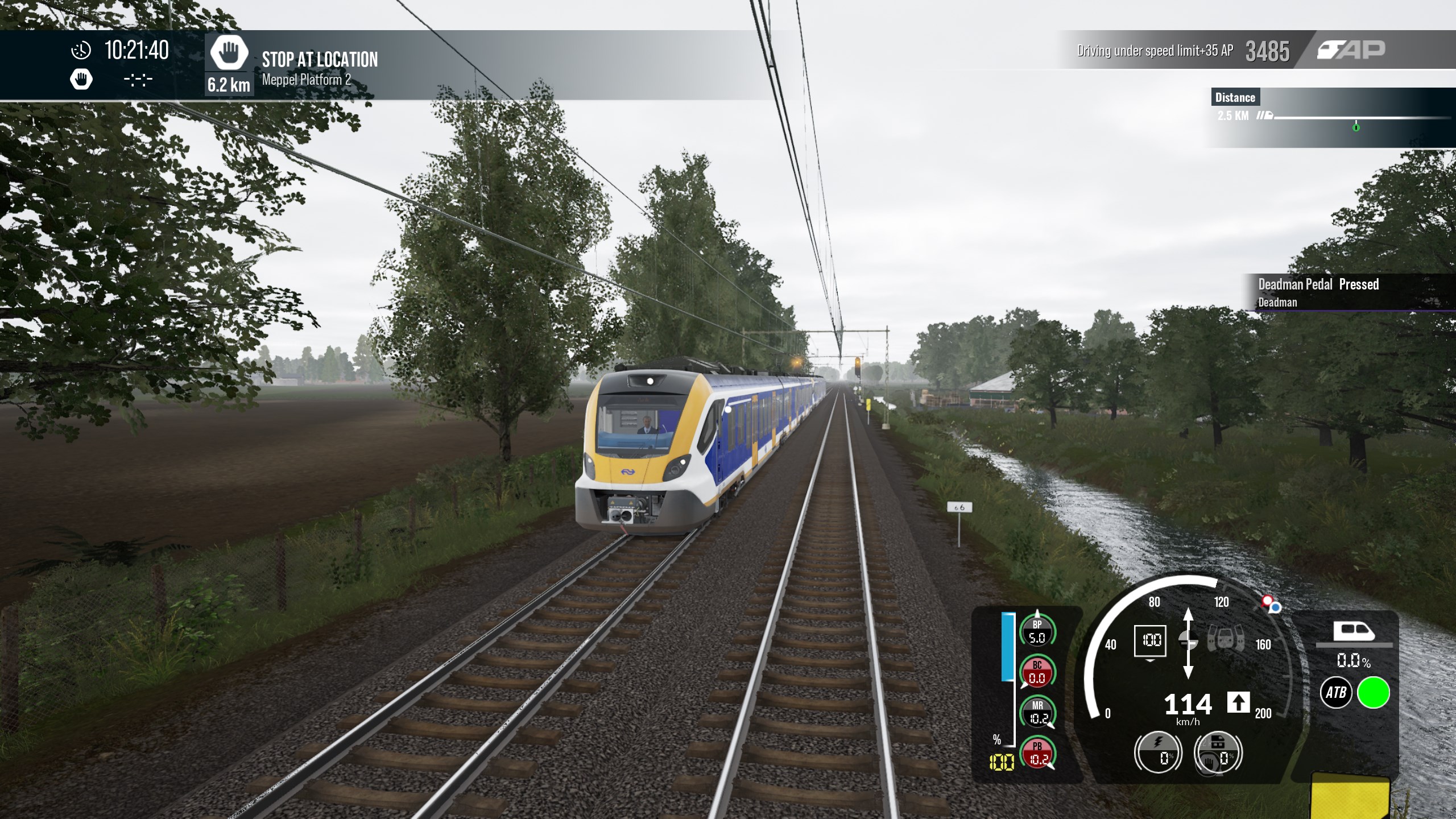This screenshot has height=819, width=1456.
Task: Select the ATB safety system icon
Action: tap(1335, 692)
